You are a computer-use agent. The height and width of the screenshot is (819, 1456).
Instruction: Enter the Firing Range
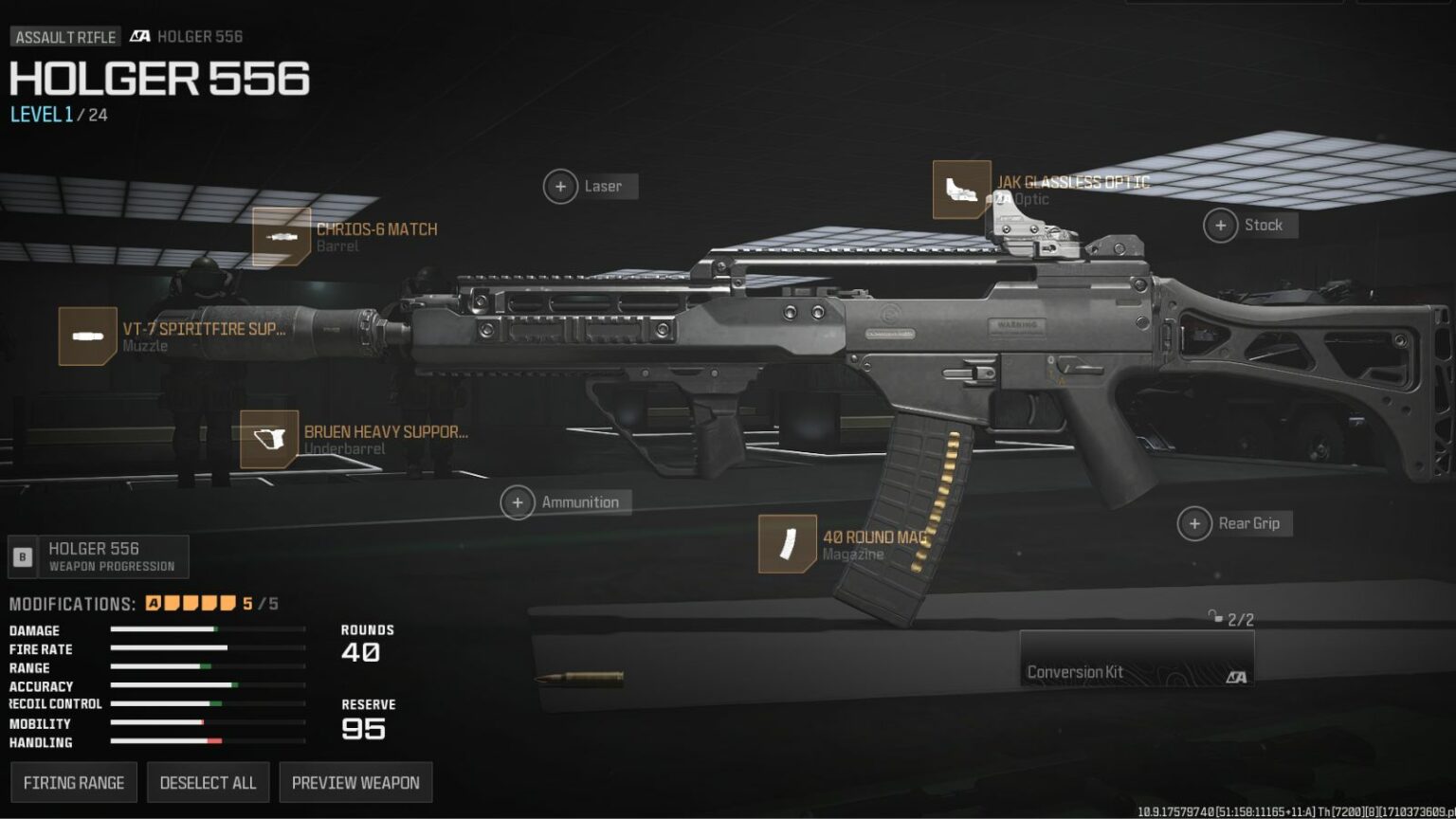coord(73,782)
